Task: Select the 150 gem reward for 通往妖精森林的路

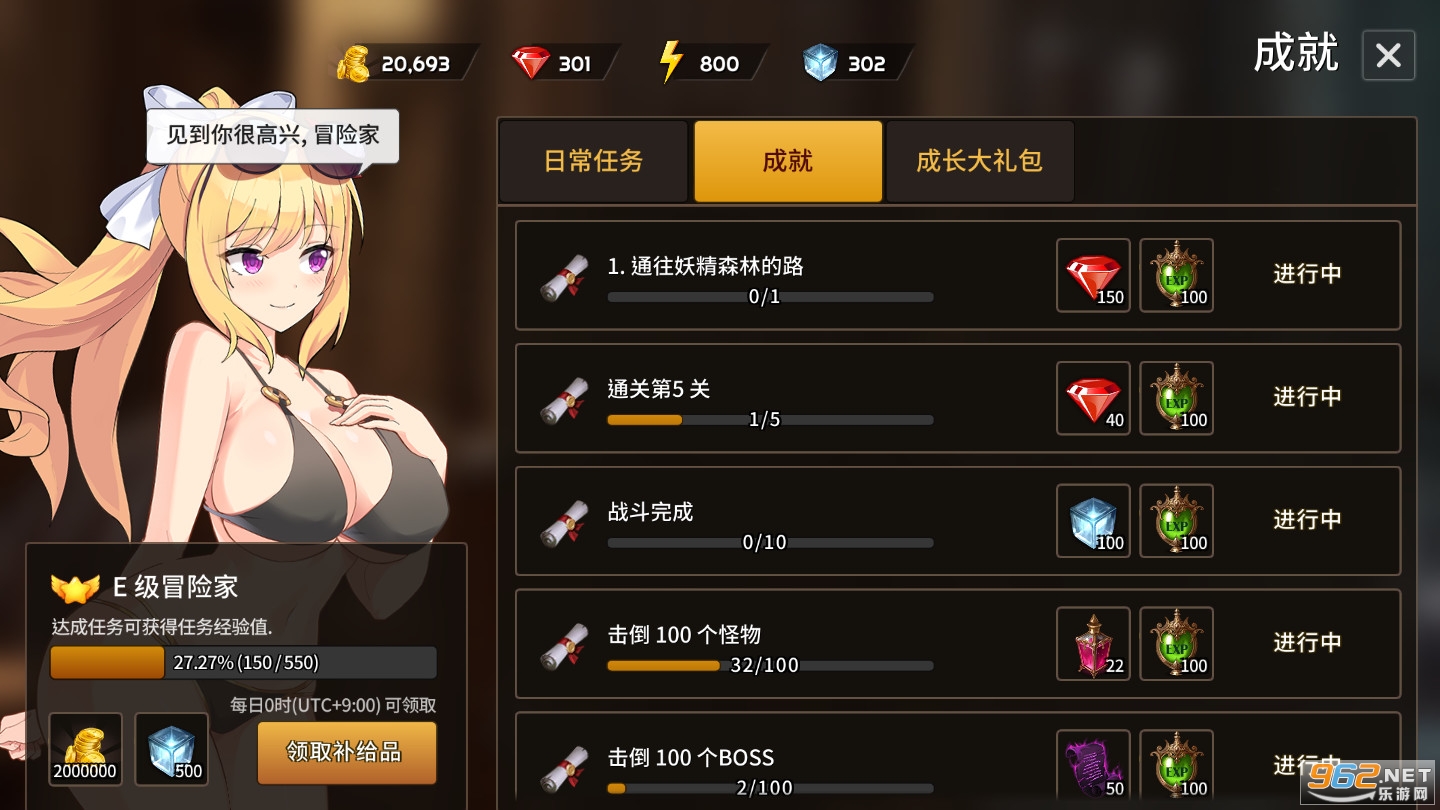Action: [1092, 275]
